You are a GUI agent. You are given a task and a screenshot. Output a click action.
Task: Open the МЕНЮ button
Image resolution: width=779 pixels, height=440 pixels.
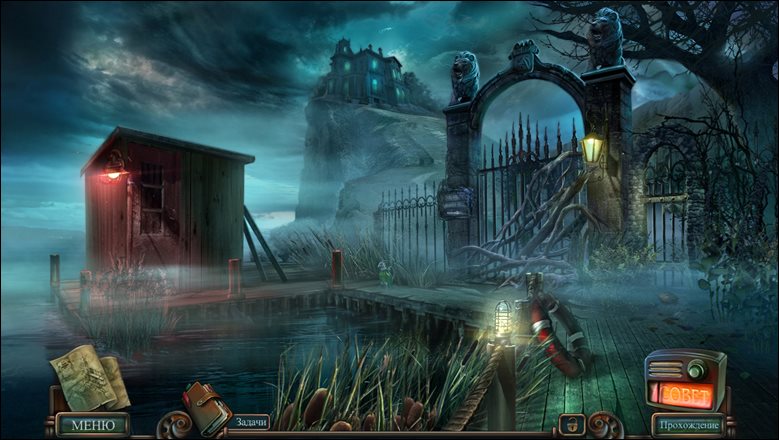[92, 425]
